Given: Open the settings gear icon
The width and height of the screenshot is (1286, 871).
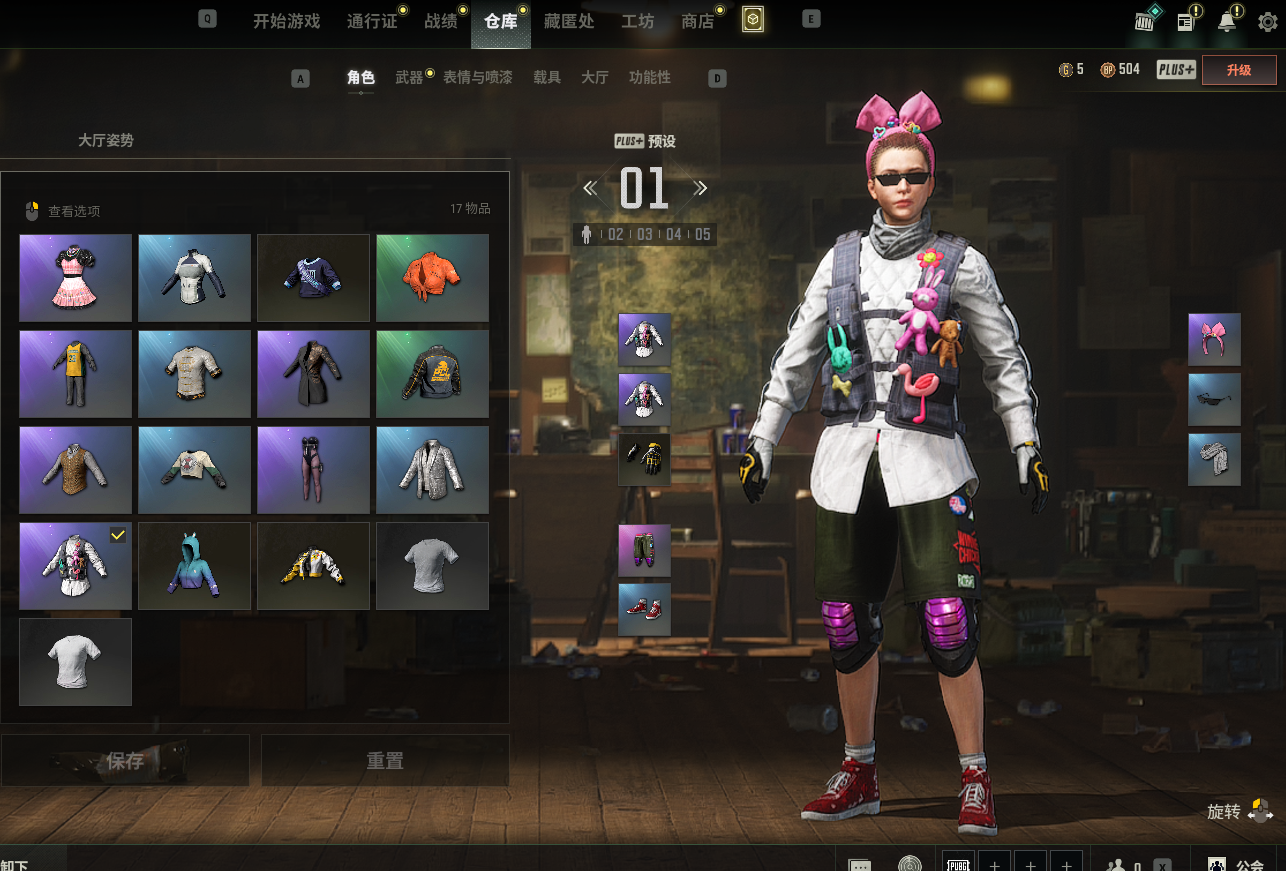Looking at the screenshot, I should coord(1267,21).
